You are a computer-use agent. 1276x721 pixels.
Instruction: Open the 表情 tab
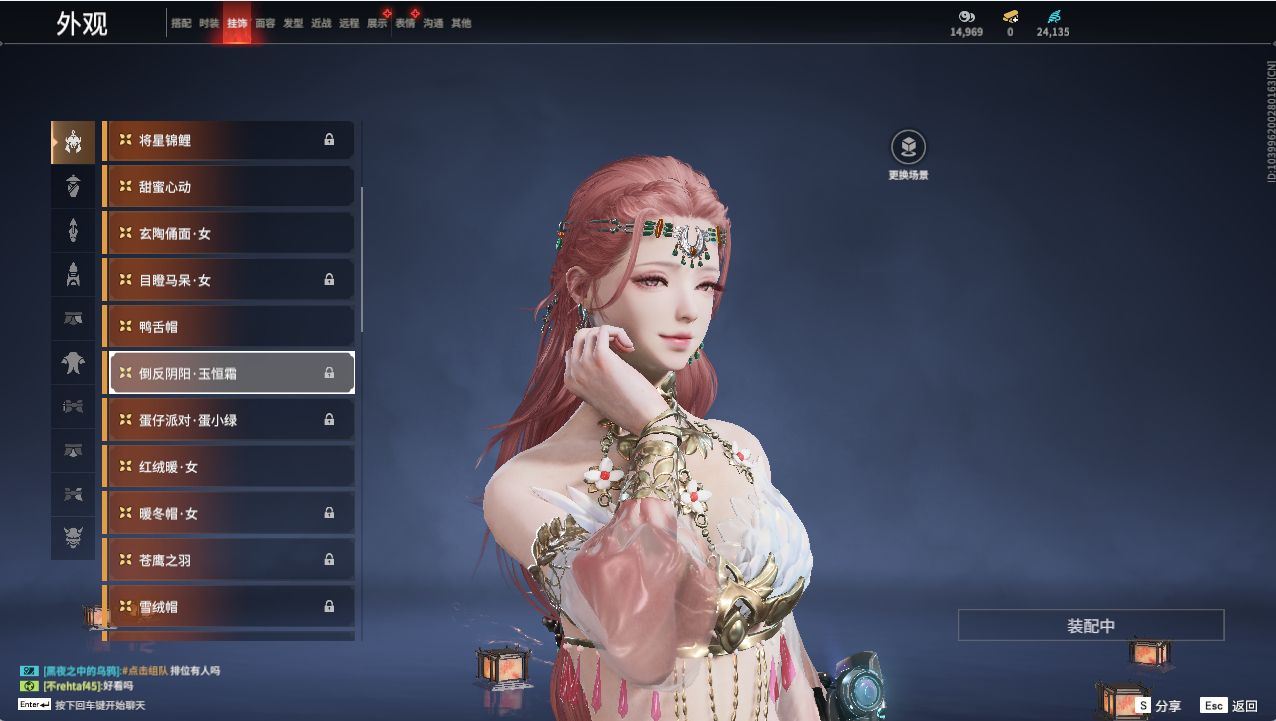[405, 23]
